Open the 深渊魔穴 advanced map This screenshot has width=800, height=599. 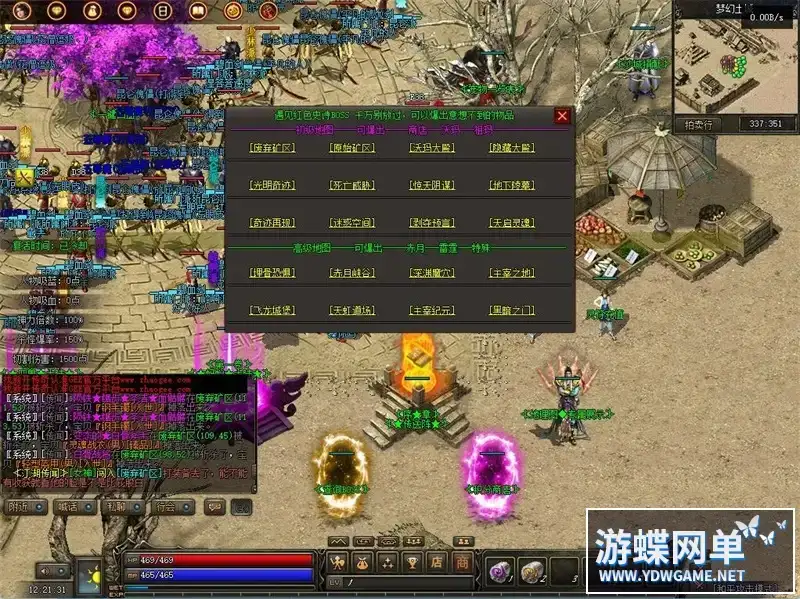point(431,272)
